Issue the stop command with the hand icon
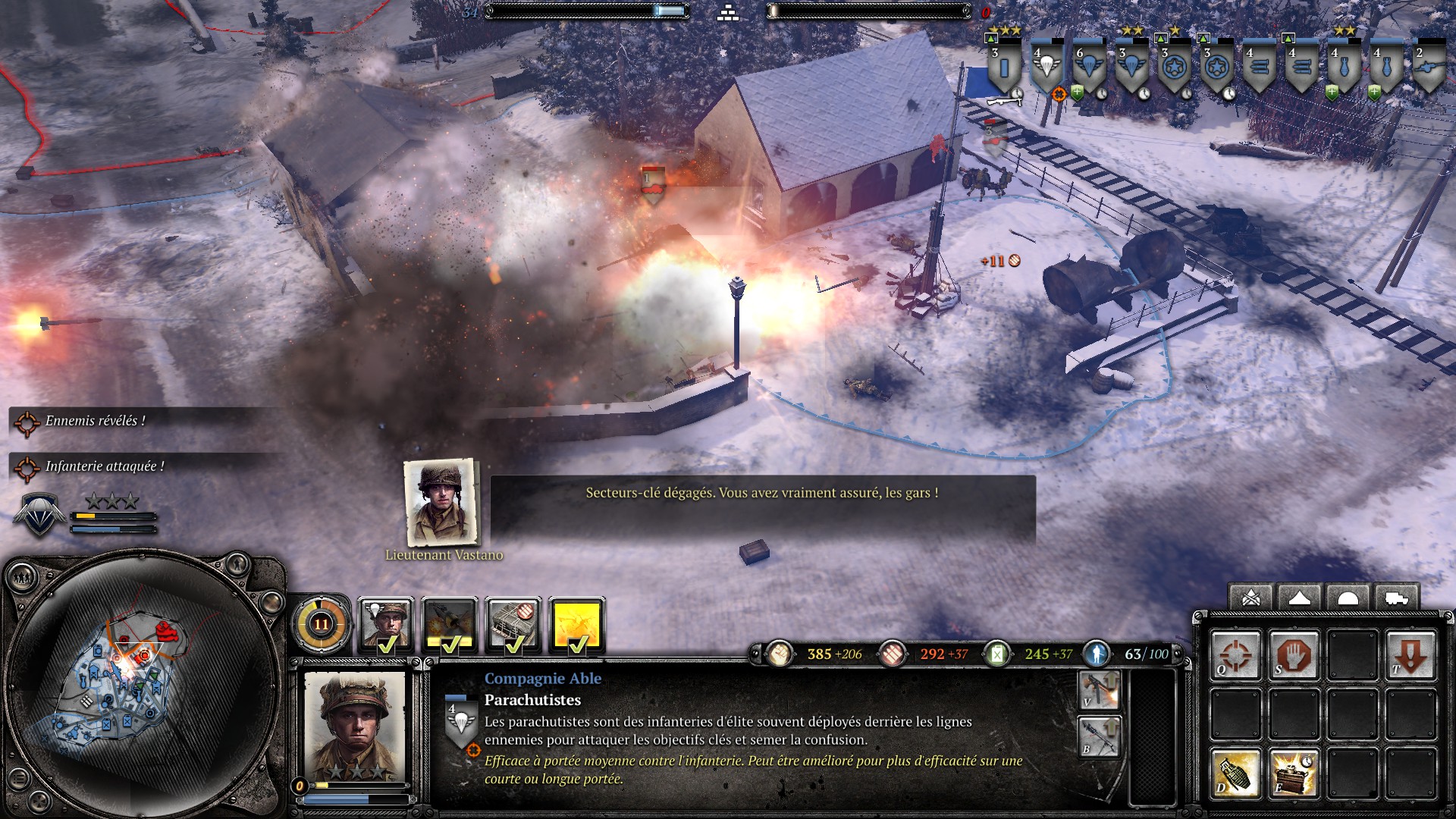Screen dimensions: 1456x819 point(1294,654)
